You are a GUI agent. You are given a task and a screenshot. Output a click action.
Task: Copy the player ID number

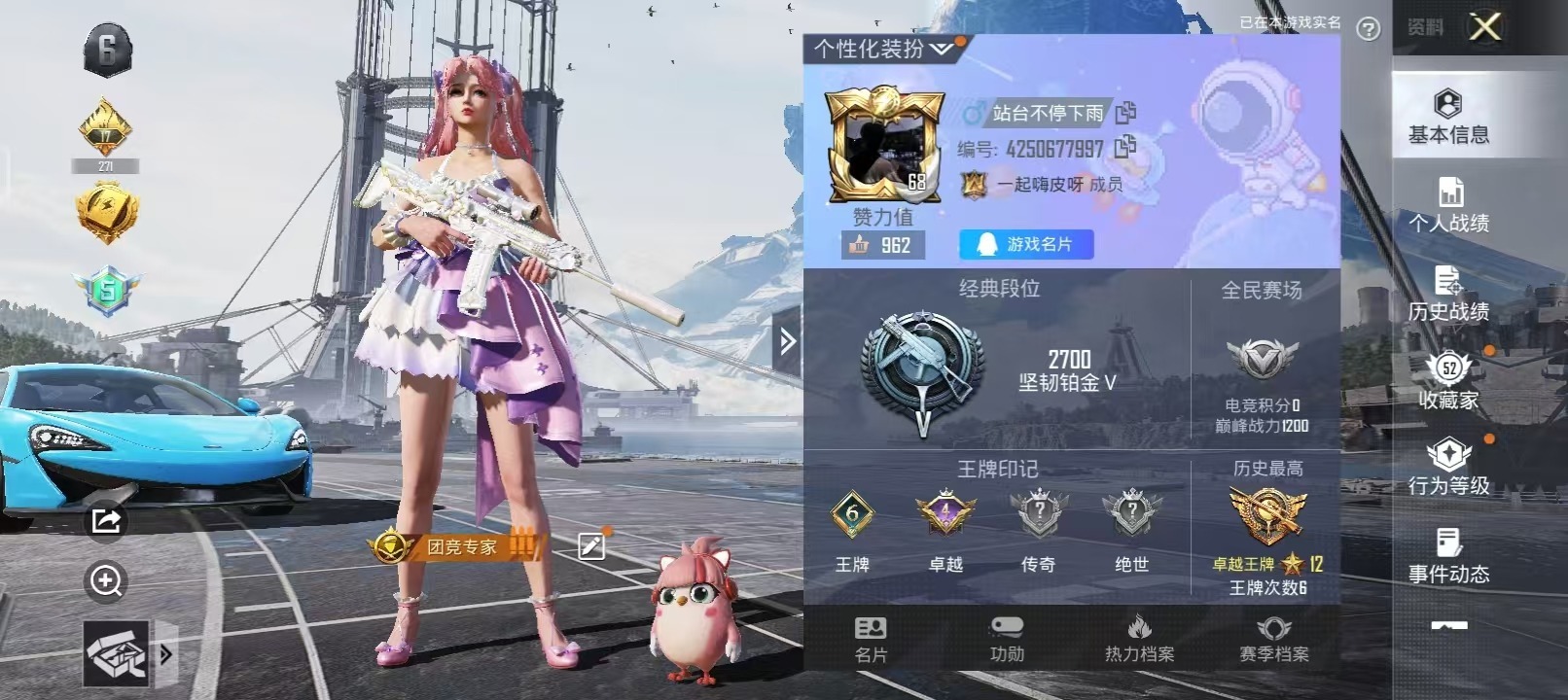pyautogui.click(x=1125, y=148)
